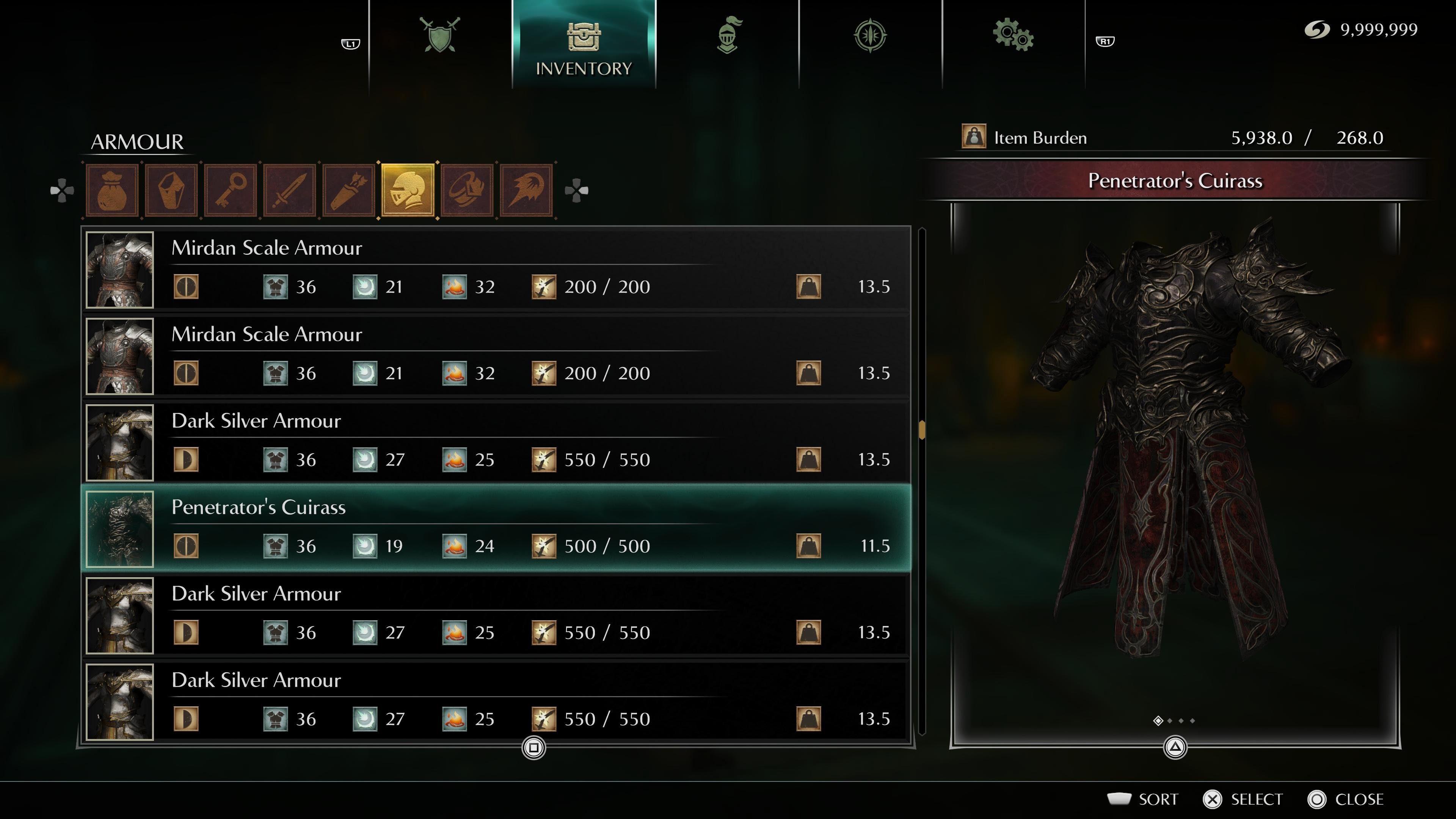View the flame spell category
This screenshot has width=1456, height=819.
(x=526, y=190)
